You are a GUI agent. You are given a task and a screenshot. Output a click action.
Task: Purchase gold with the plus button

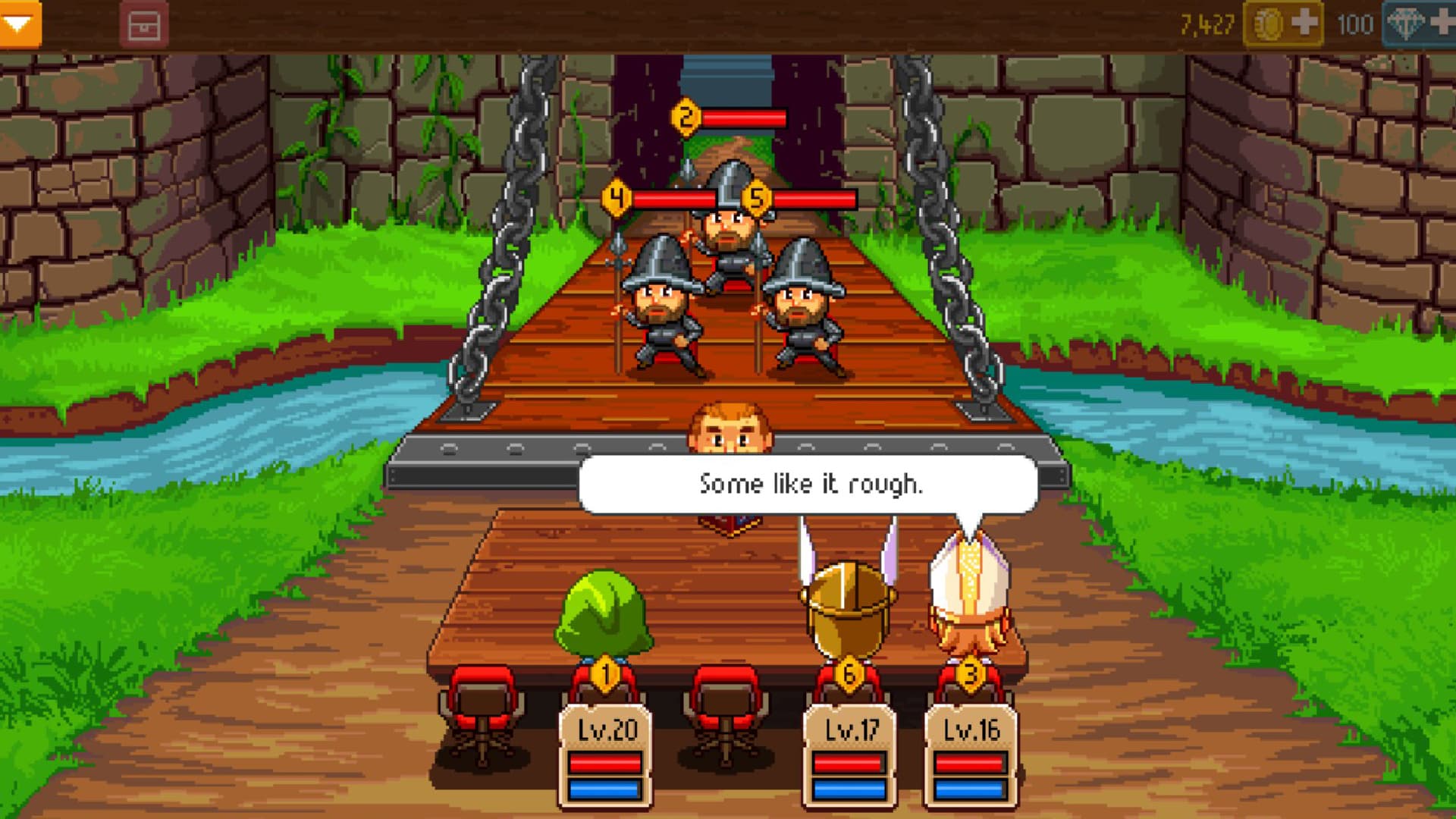click(1304, 22)
